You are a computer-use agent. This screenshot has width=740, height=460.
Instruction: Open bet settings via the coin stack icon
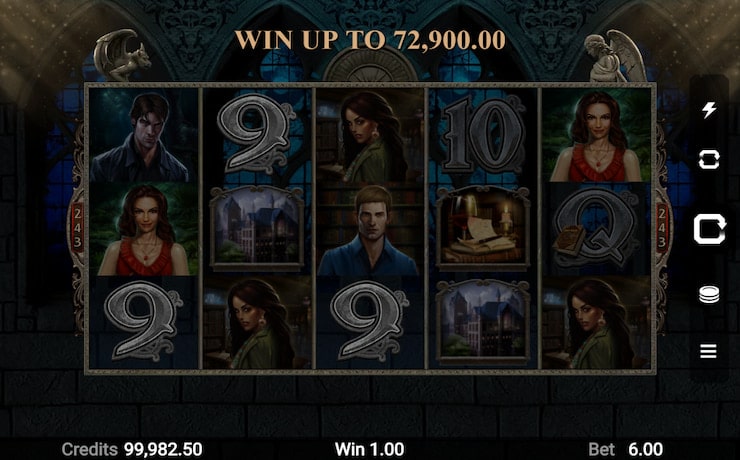[x=709, y=296]
